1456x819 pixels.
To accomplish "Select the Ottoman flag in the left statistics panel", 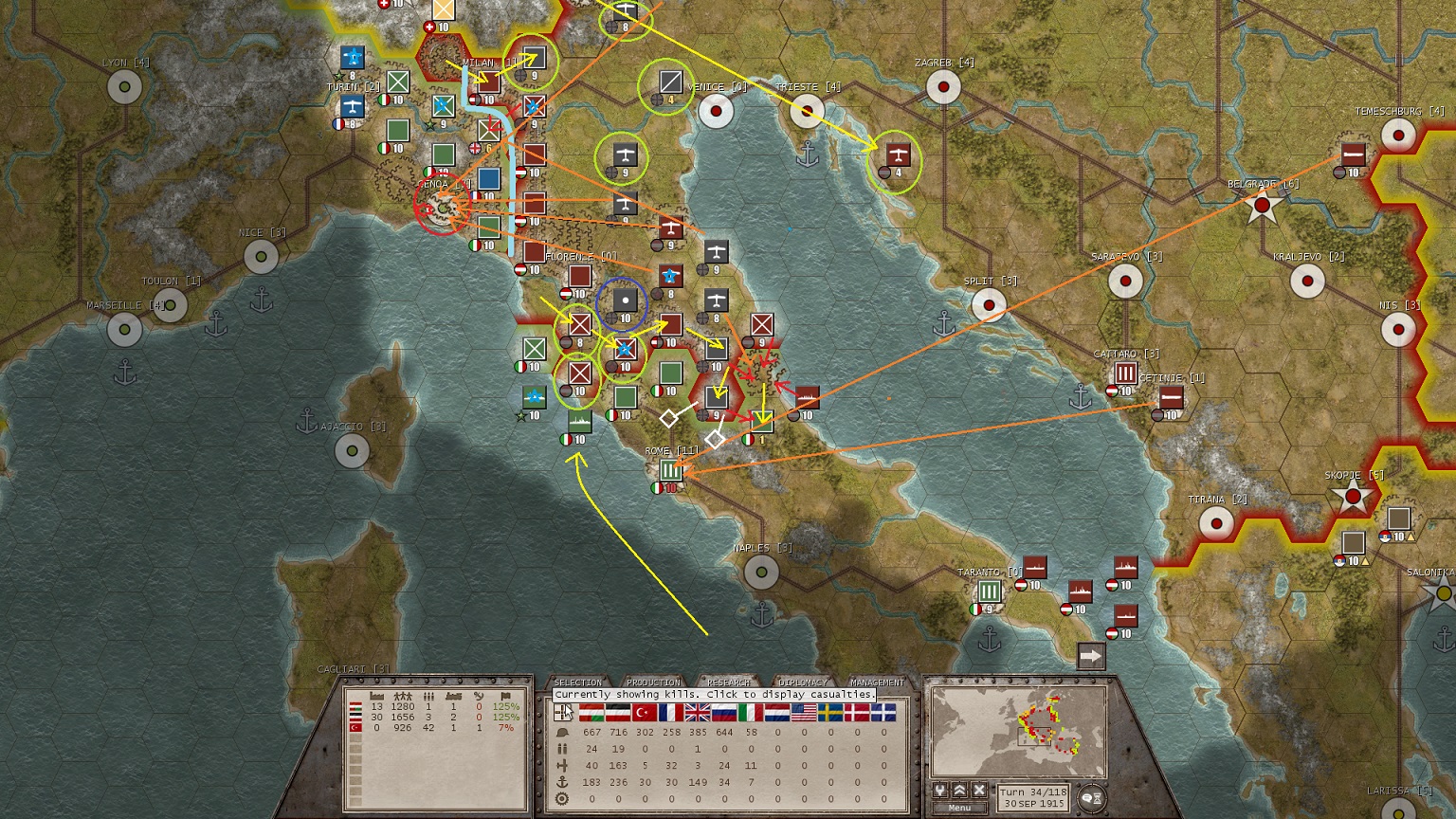I will pos(355,728).
